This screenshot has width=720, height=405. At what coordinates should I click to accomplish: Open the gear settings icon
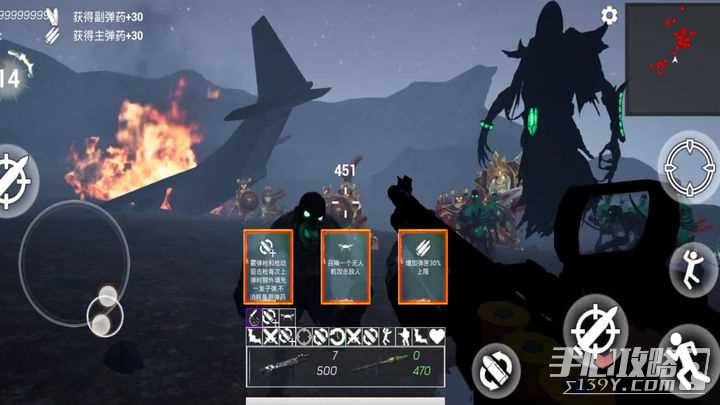point(609,15)
